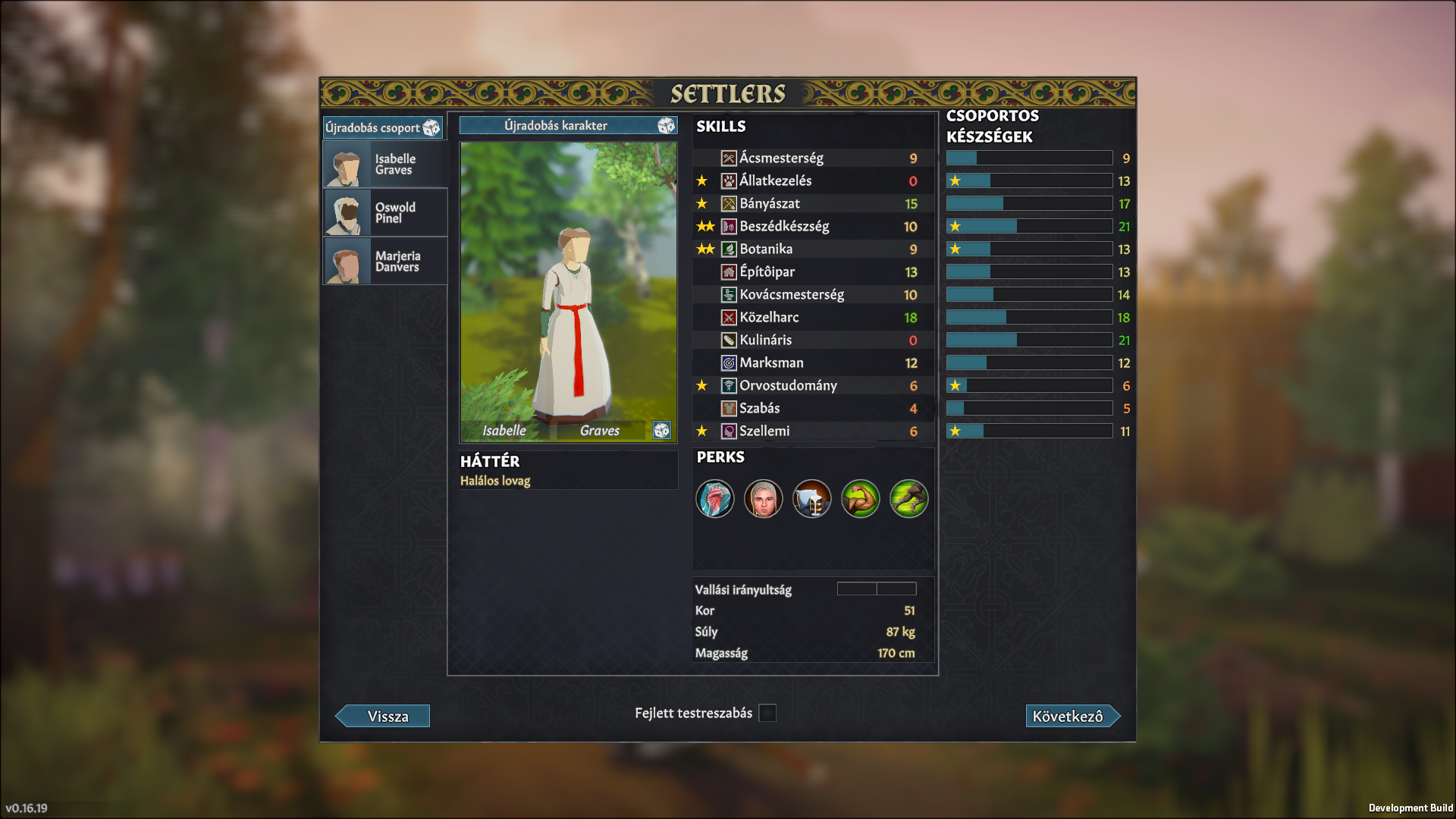The height and width of the screenshot is (819, 1456).
Task: Click the rooster perk icon
Action: (715, 499)
